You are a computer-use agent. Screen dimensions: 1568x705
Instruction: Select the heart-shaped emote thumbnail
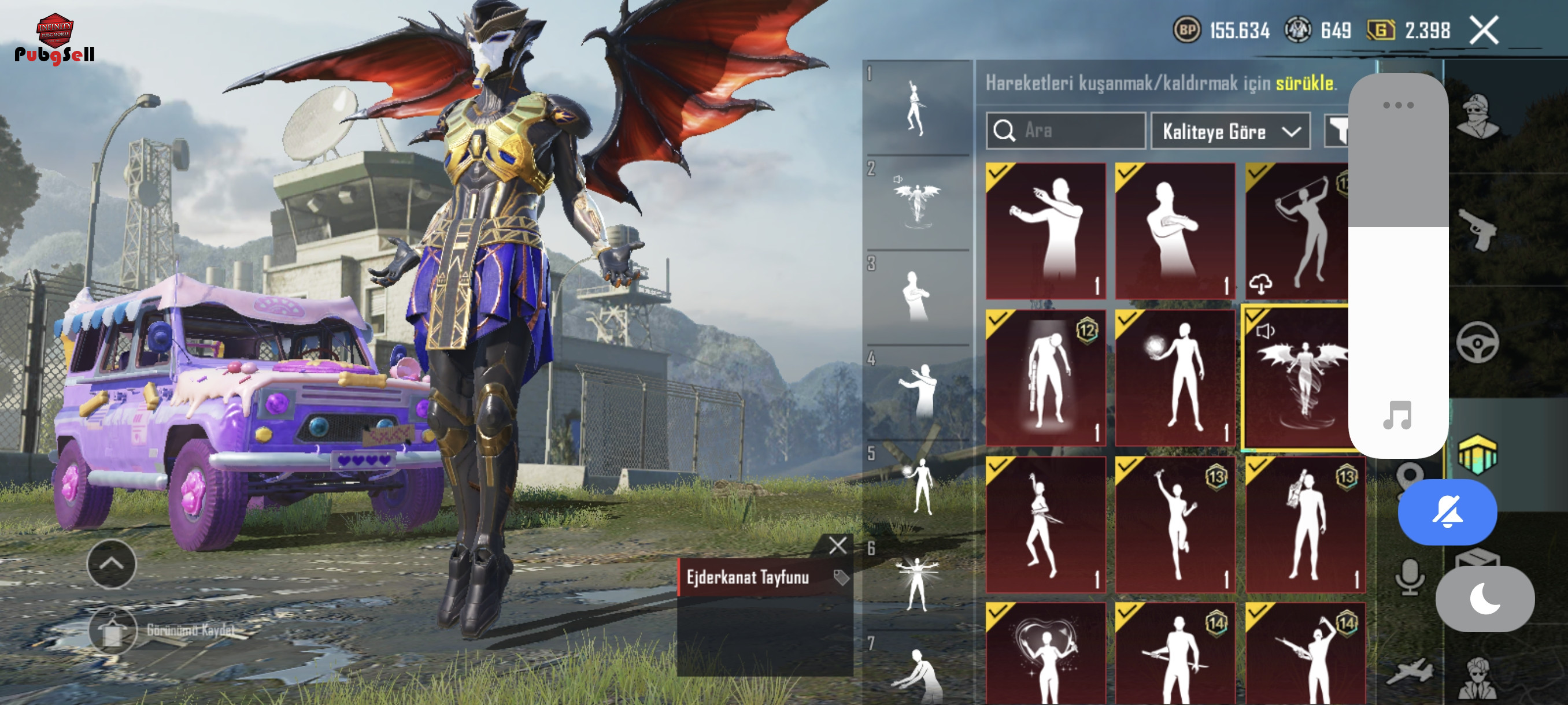pos(1045,655)
